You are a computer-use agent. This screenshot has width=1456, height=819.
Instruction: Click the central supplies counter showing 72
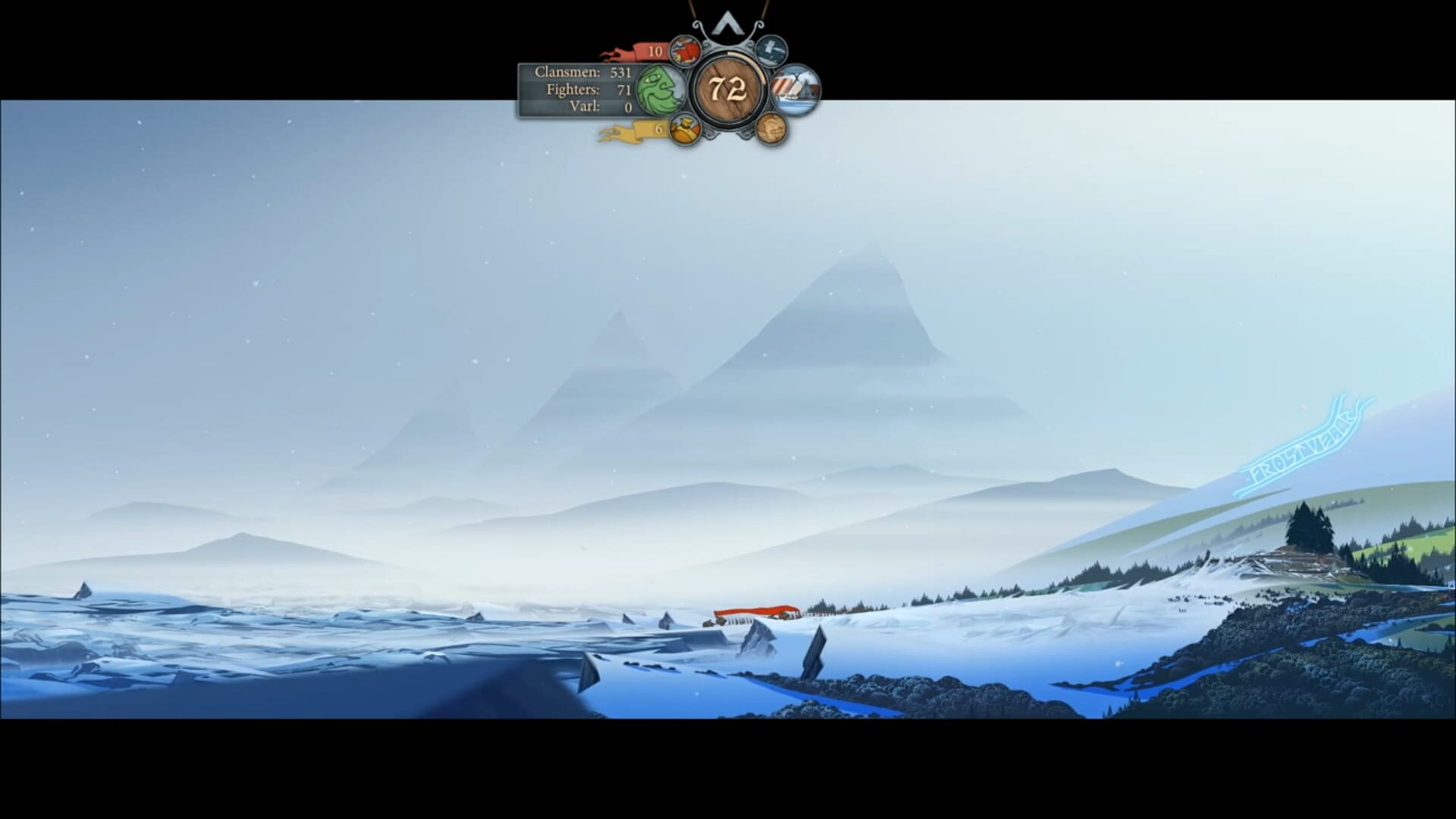pyautogui.click(x=728, y=89)
